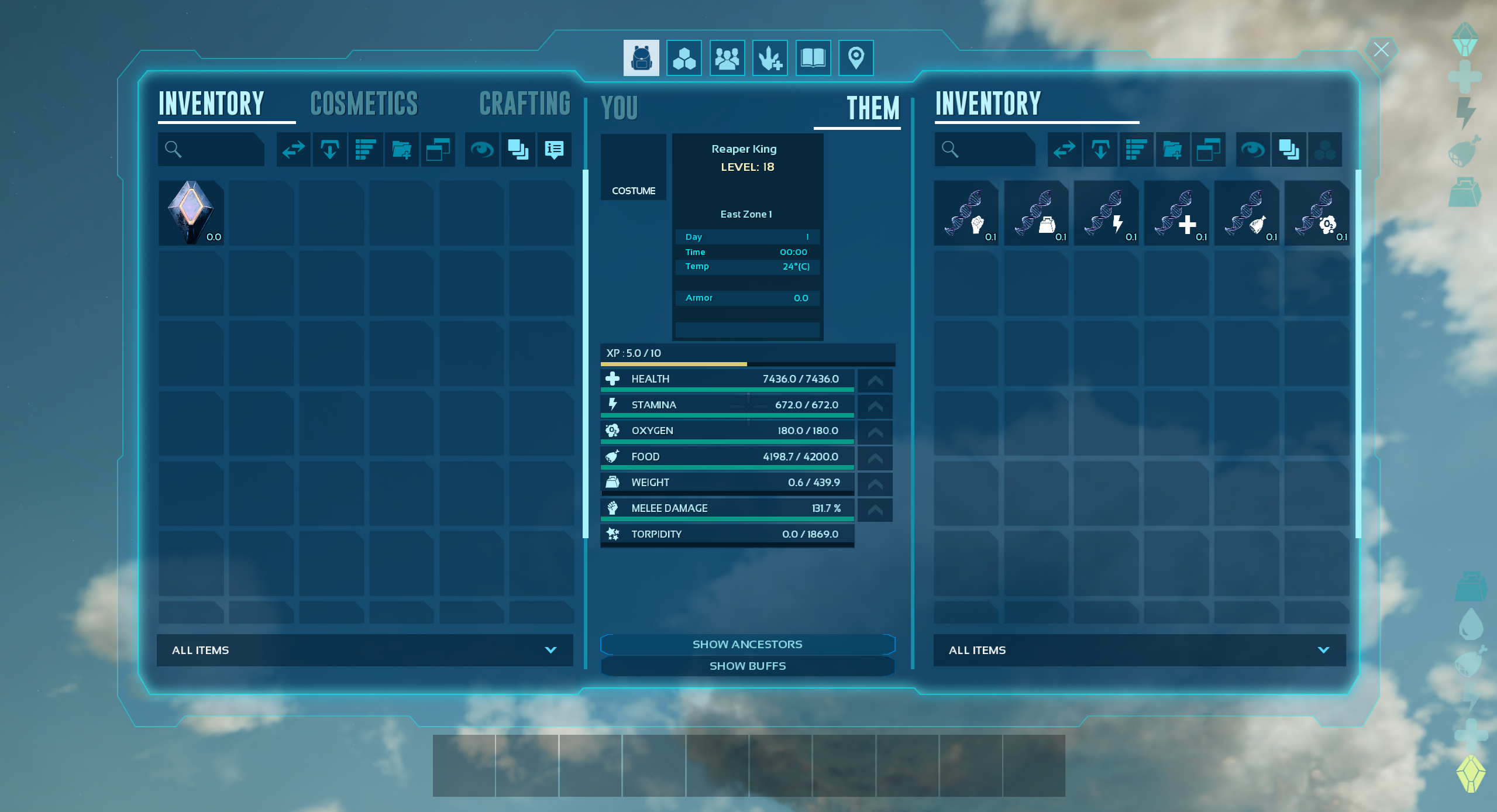Increase the Melee Damage stat
The image size is (1497, 812).
pyautogui.click(x=875, y=510)
